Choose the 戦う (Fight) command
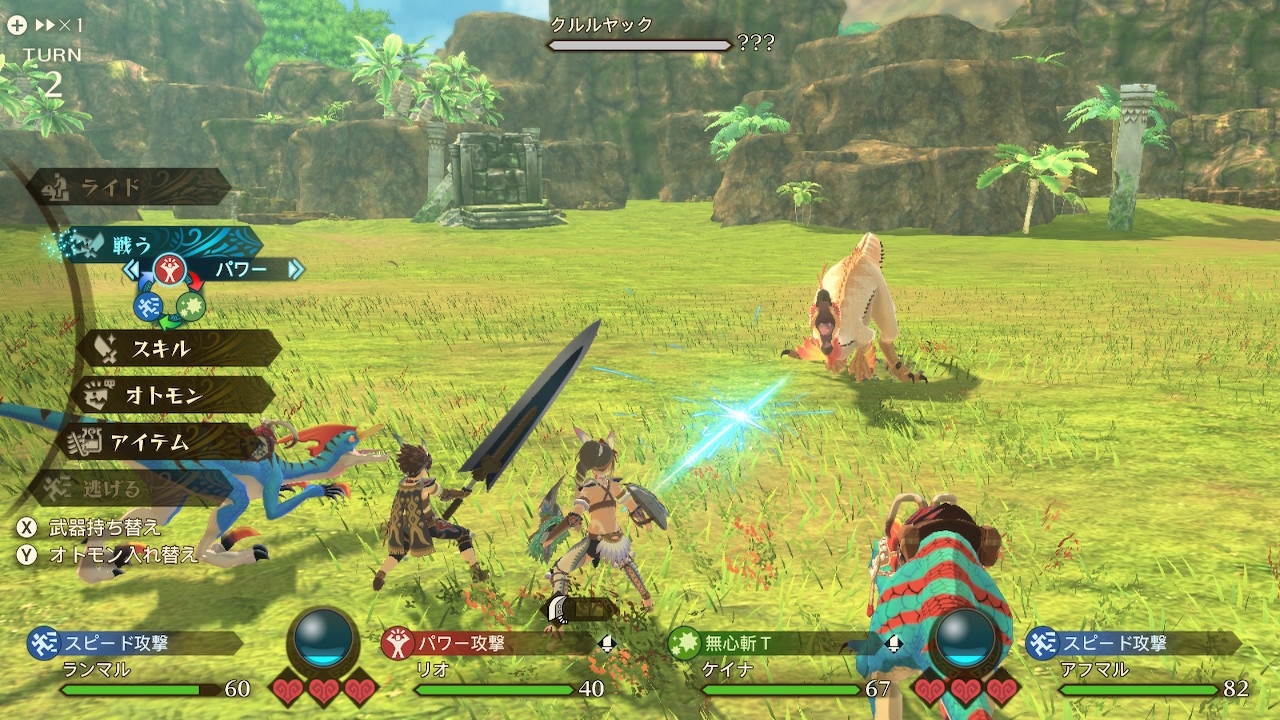Image resolution: width=1280 pixels, height=720 pixels. [160, 244]
